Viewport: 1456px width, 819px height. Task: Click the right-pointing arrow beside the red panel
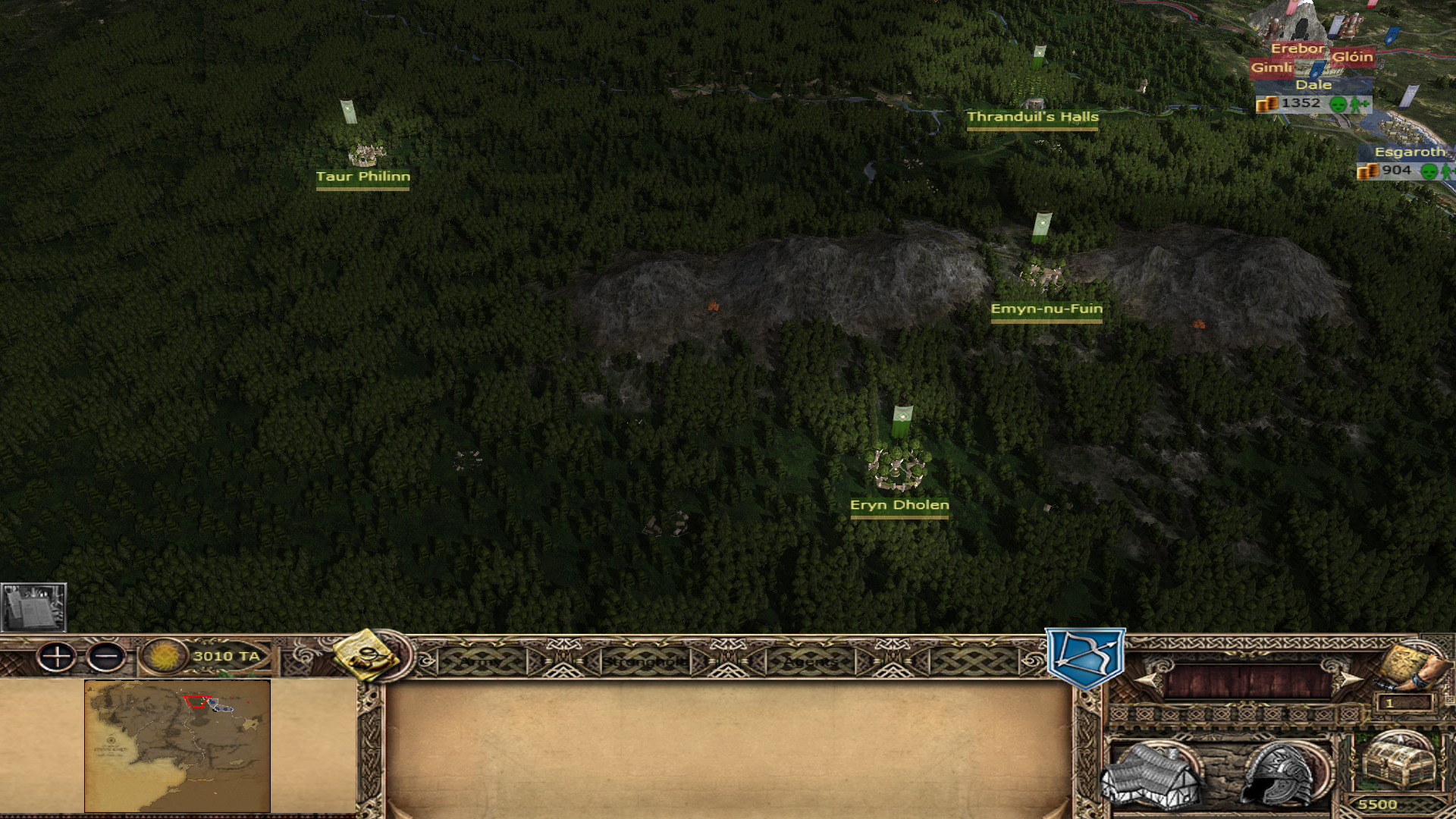[1346, 680]
